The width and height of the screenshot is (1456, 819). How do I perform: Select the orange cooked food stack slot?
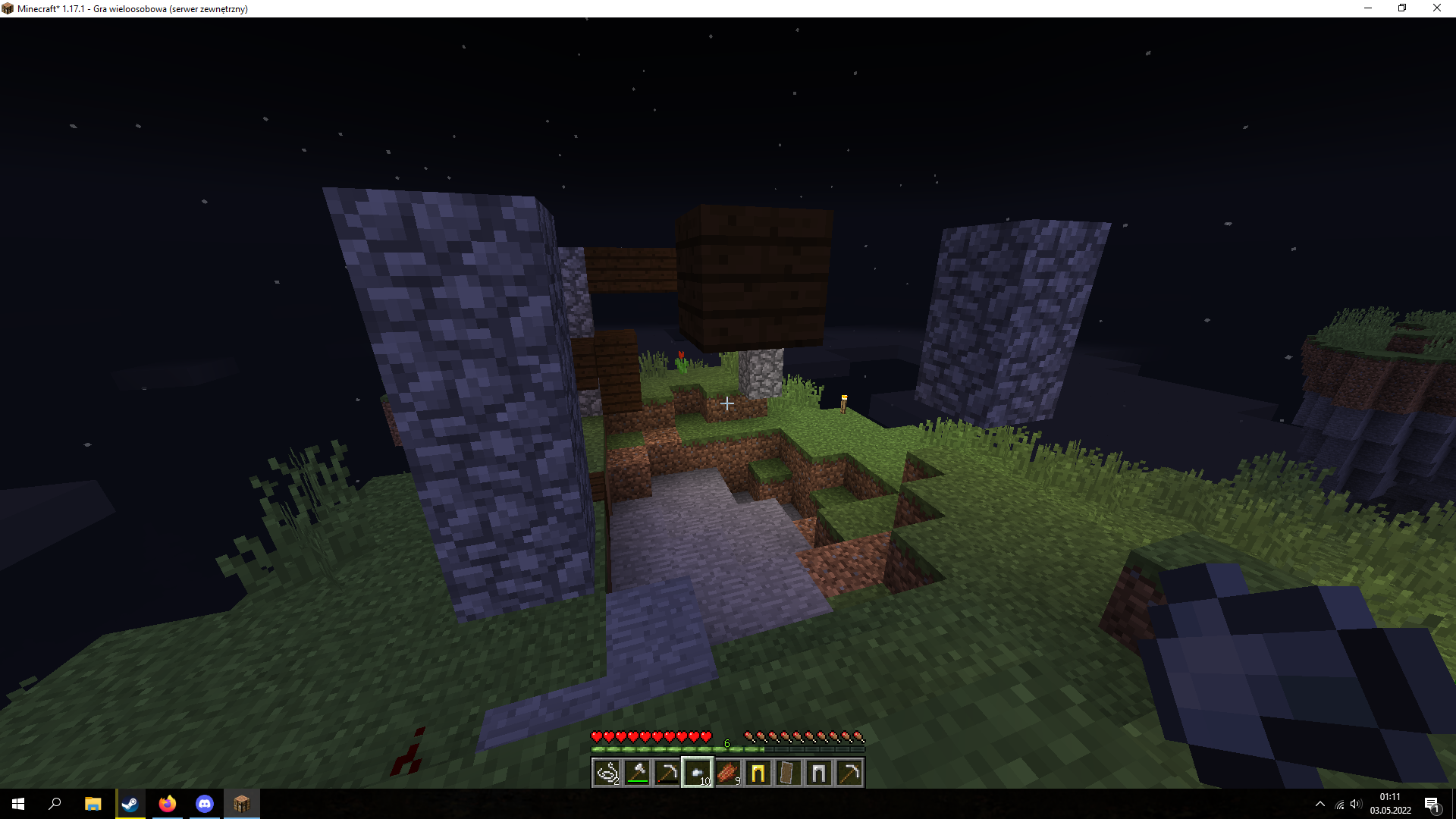pyautogui.click(x=728, y=773)
